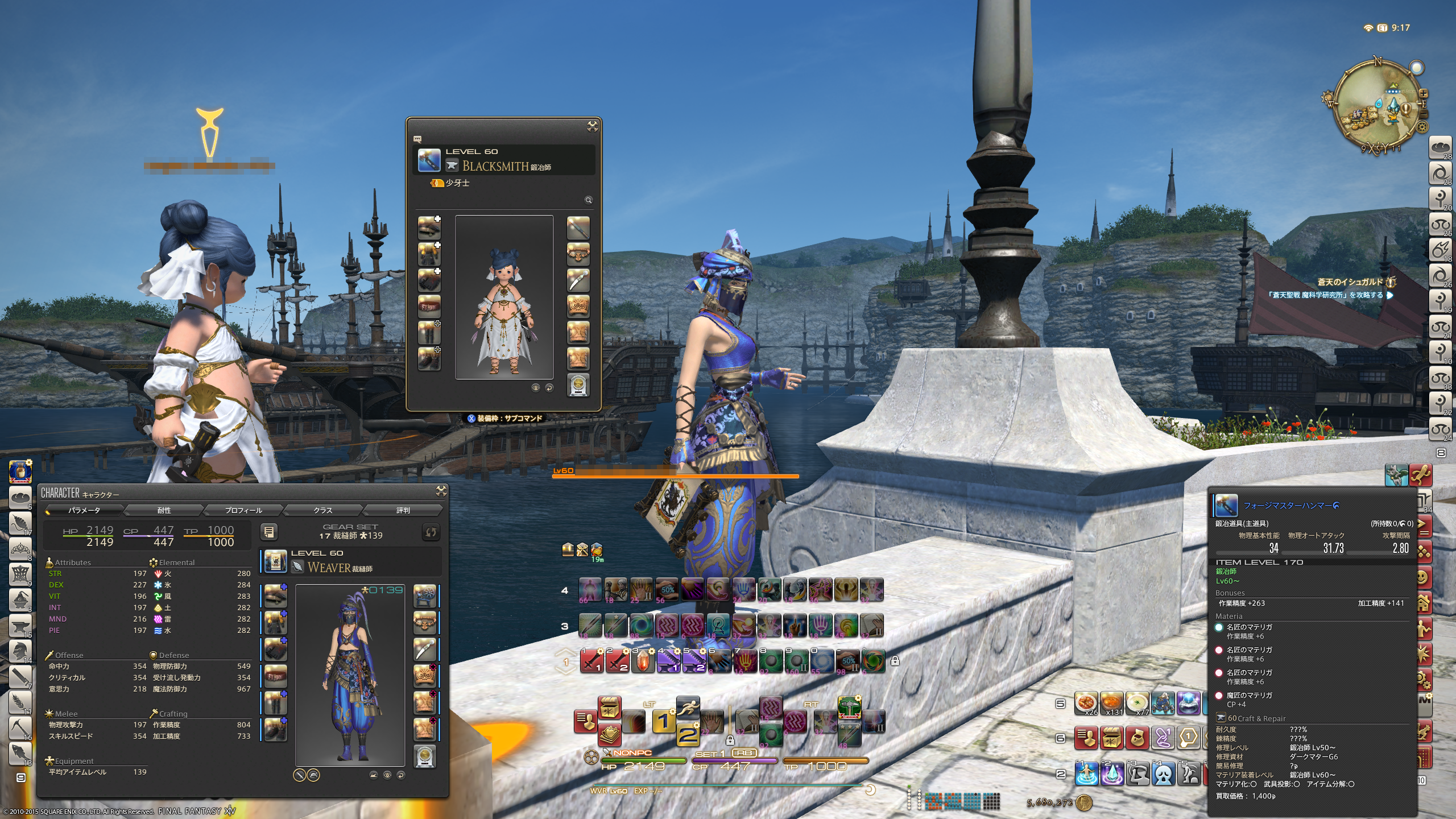The image size is (1456, 819).
Task: Select the クラス tab
Action: click(323, 510)
